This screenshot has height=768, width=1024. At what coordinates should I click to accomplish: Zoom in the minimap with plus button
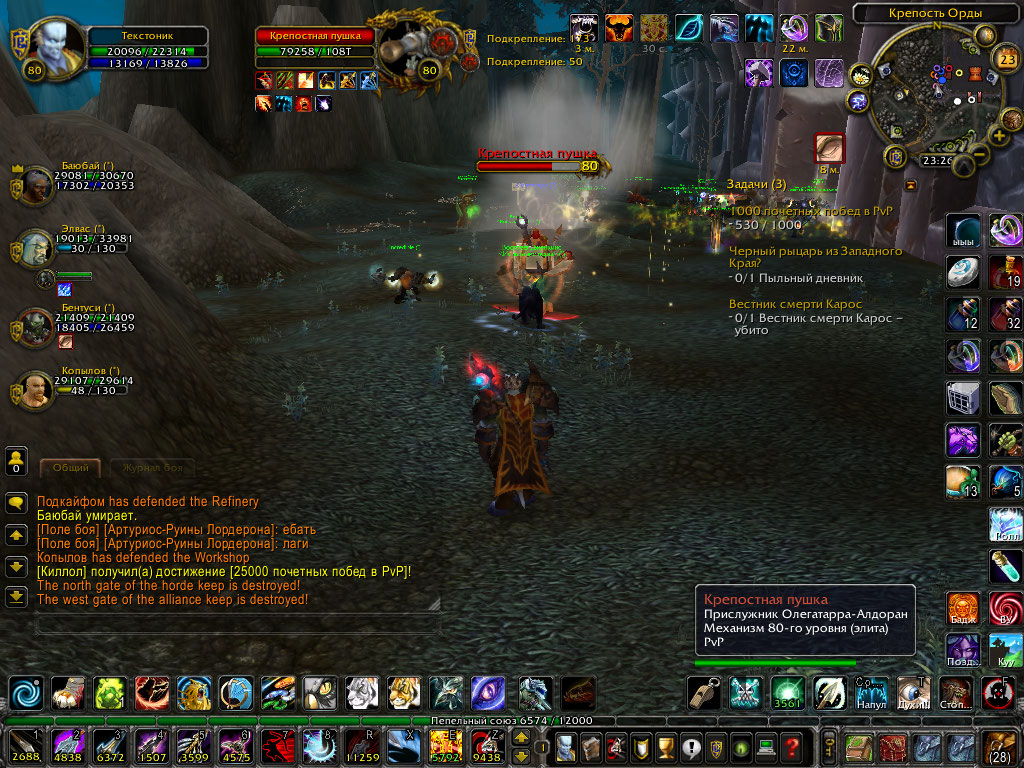pos(999,135)
